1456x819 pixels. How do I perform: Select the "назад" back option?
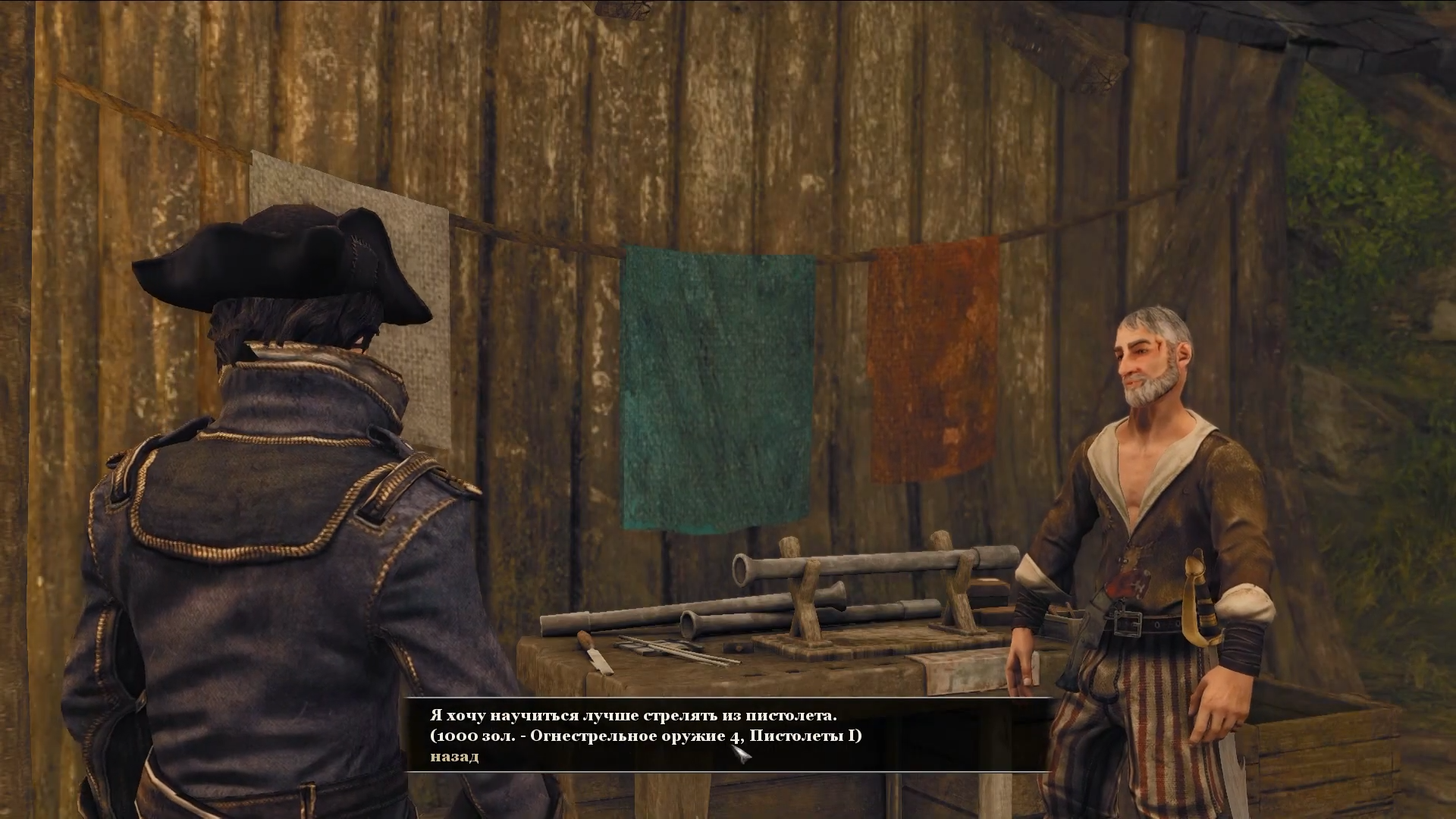[x=454, y=756]
